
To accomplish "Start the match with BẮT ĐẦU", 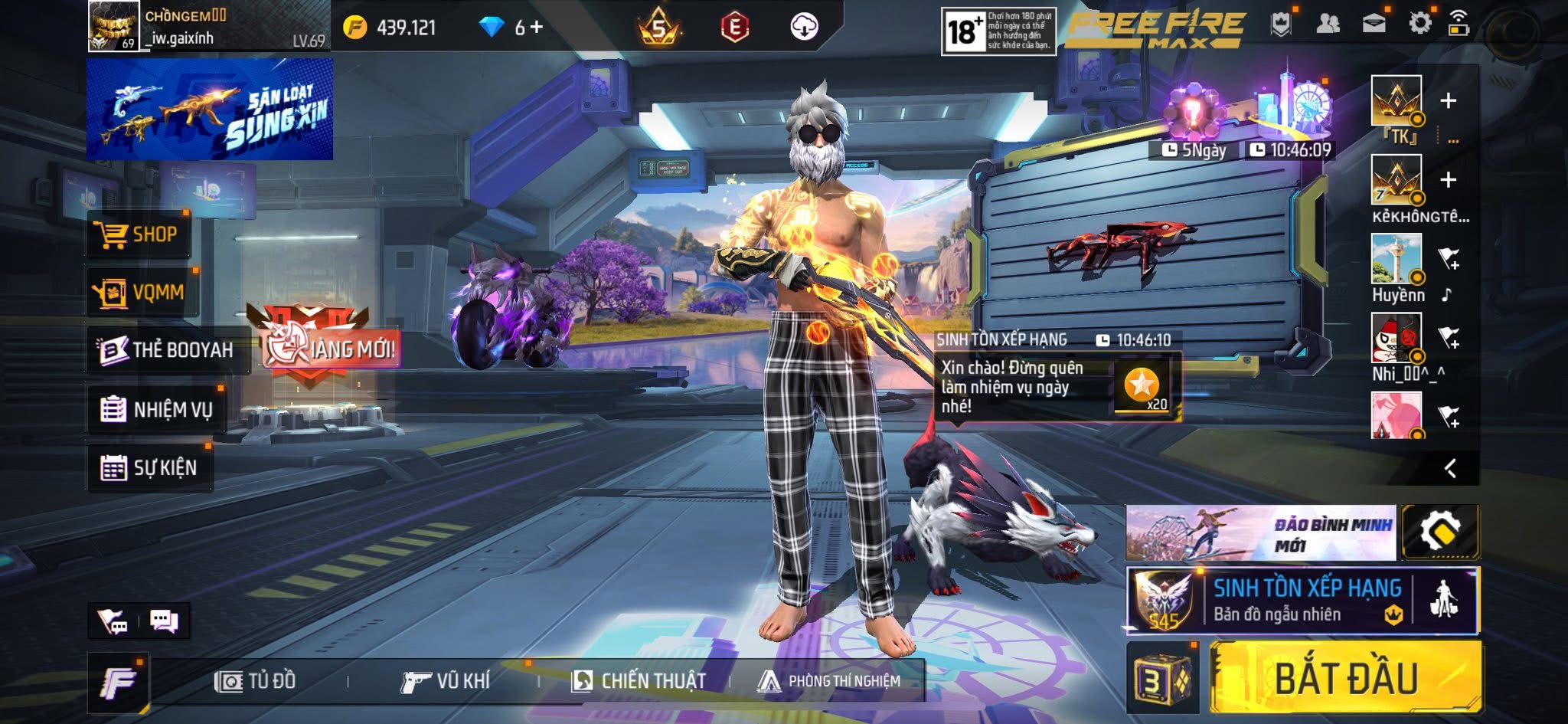I will [x=1345, y=678].
